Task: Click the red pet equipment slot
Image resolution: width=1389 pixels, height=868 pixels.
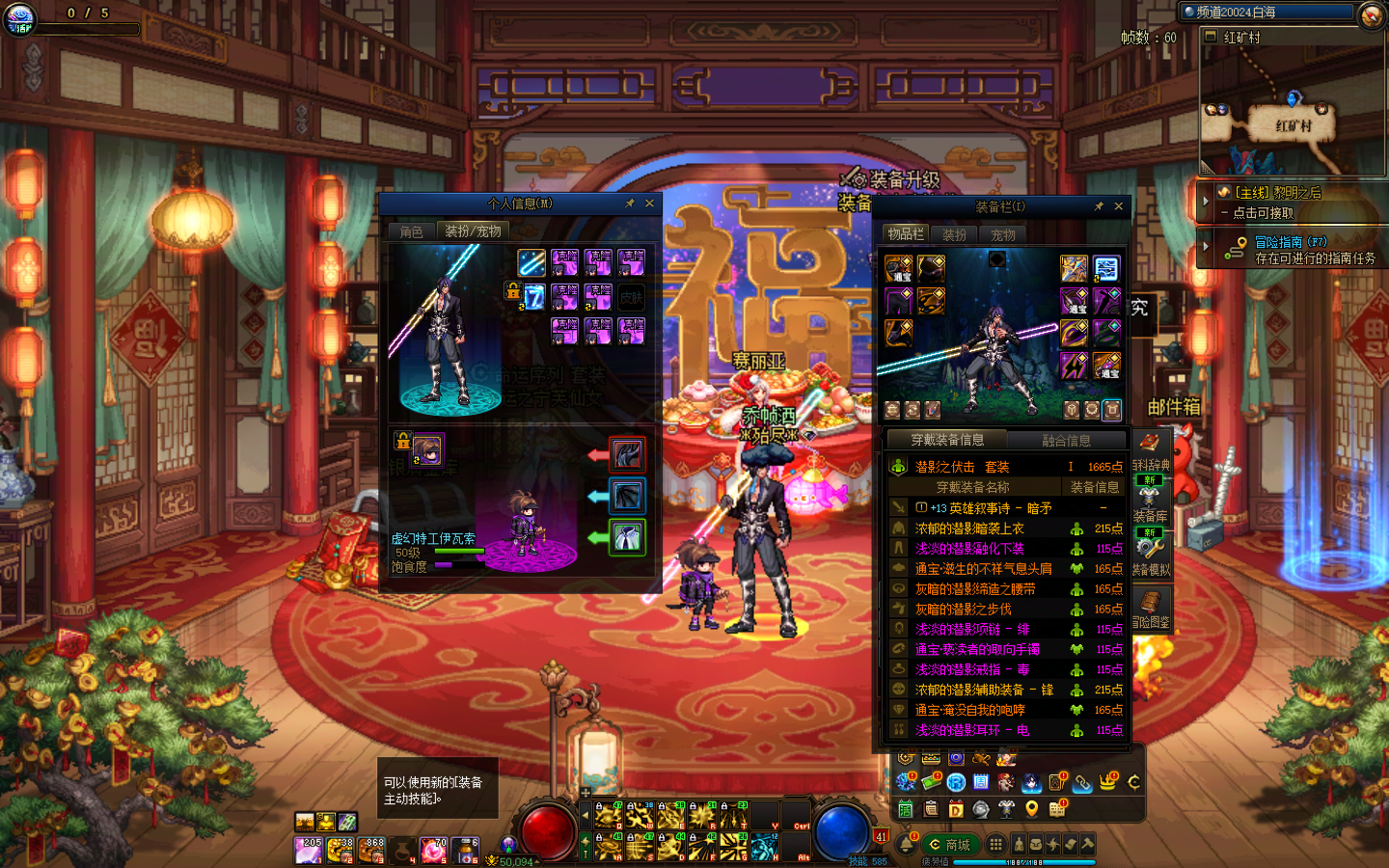Action: click(x=627, y=454)
